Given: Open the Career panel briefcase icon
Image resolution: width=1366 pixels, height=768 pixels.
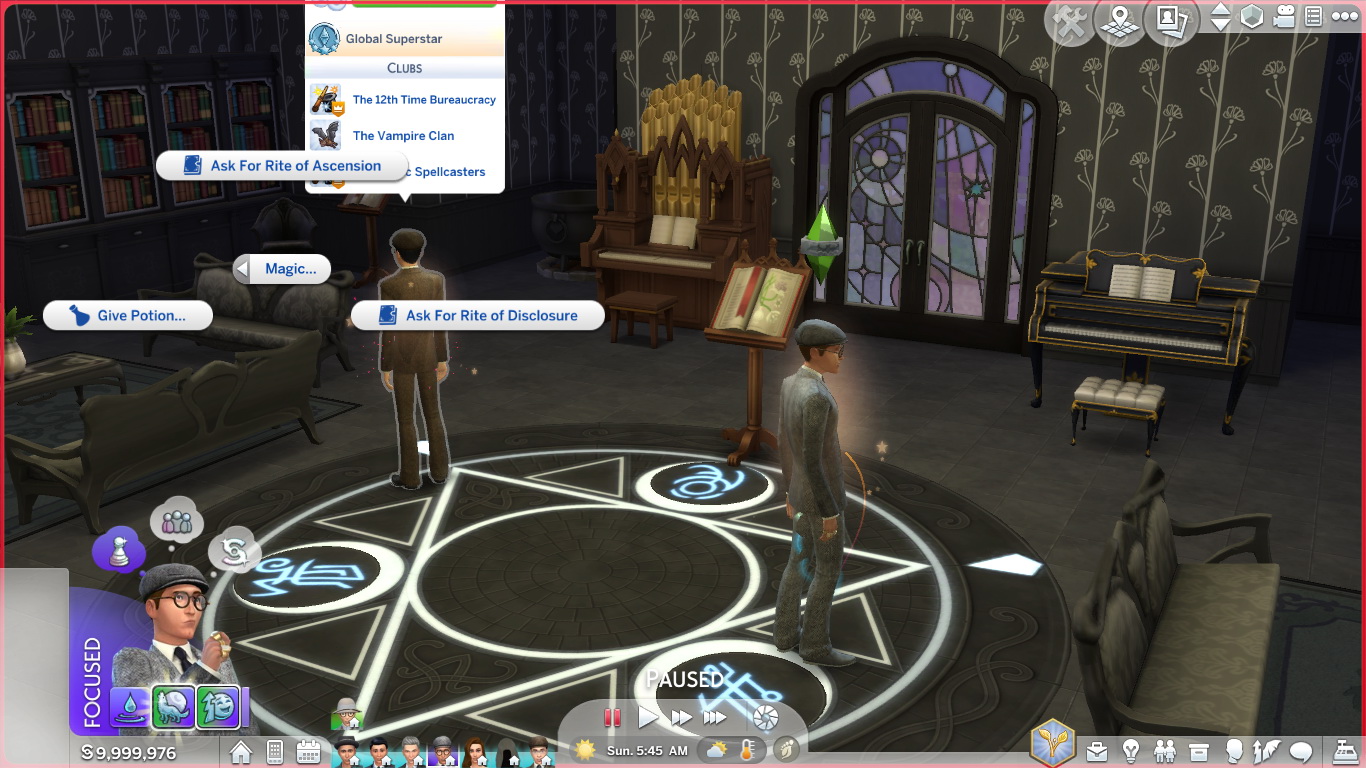Looking at the screenshot, I should (x=1097, y=752).
